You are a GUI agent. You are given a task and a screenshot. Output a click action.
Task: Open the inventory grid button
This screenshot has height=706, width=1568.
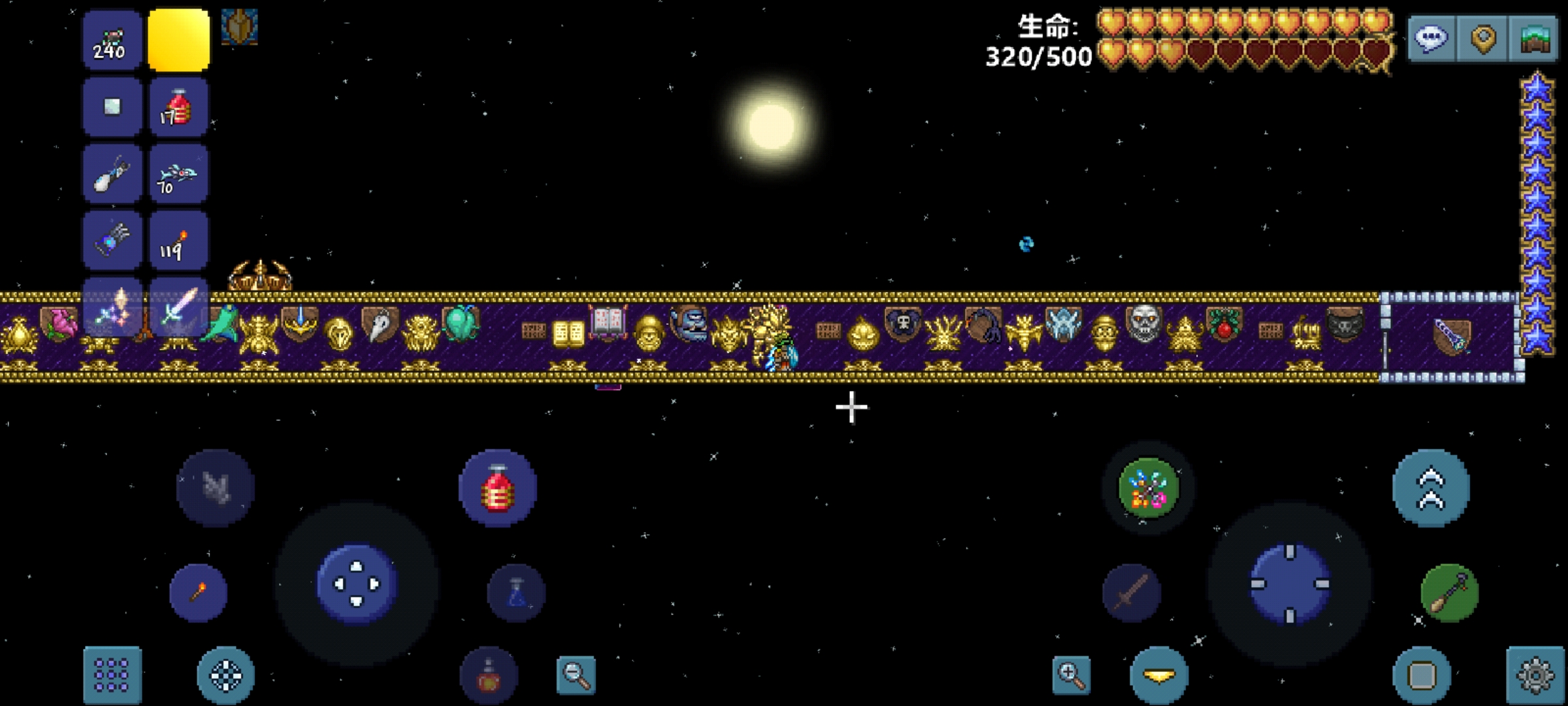click(112, 675)
